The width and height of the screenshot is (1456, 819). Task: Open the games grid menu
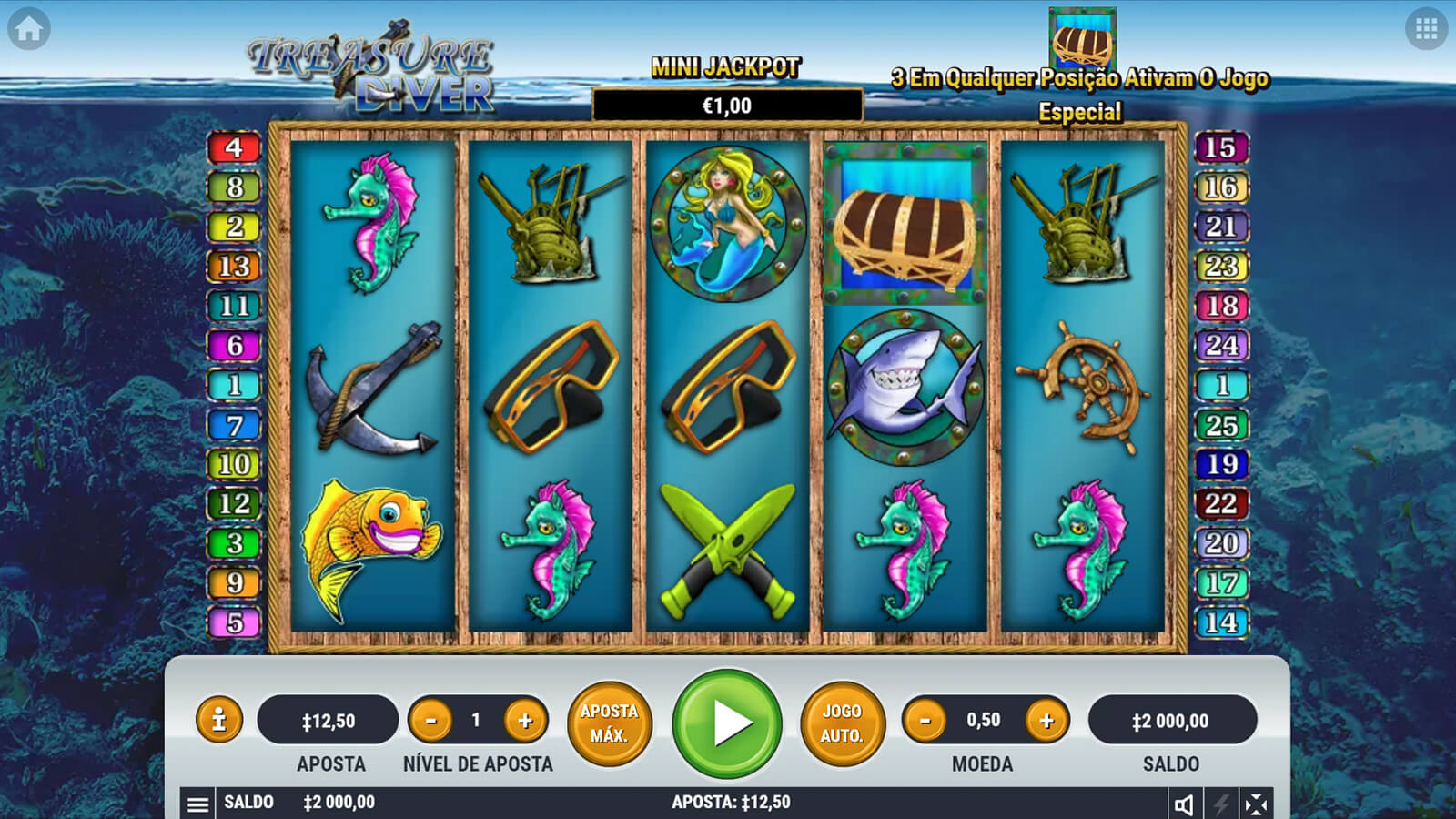coord(1426,29)
